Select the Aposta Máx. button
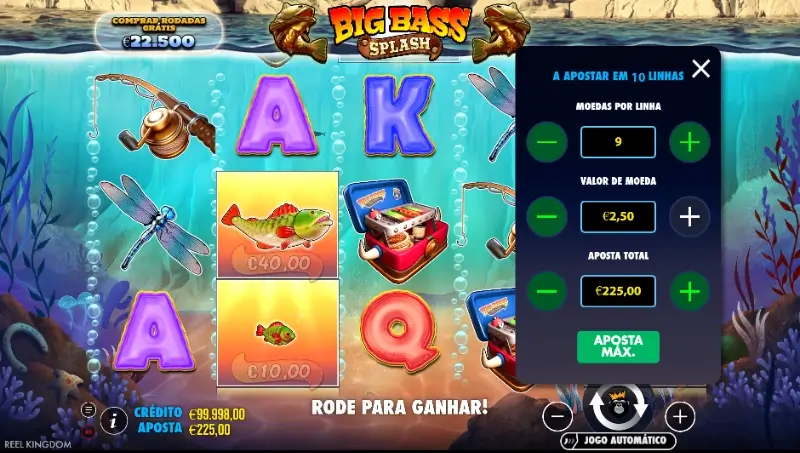The image size is (800, 453). (x=618, y=346)
